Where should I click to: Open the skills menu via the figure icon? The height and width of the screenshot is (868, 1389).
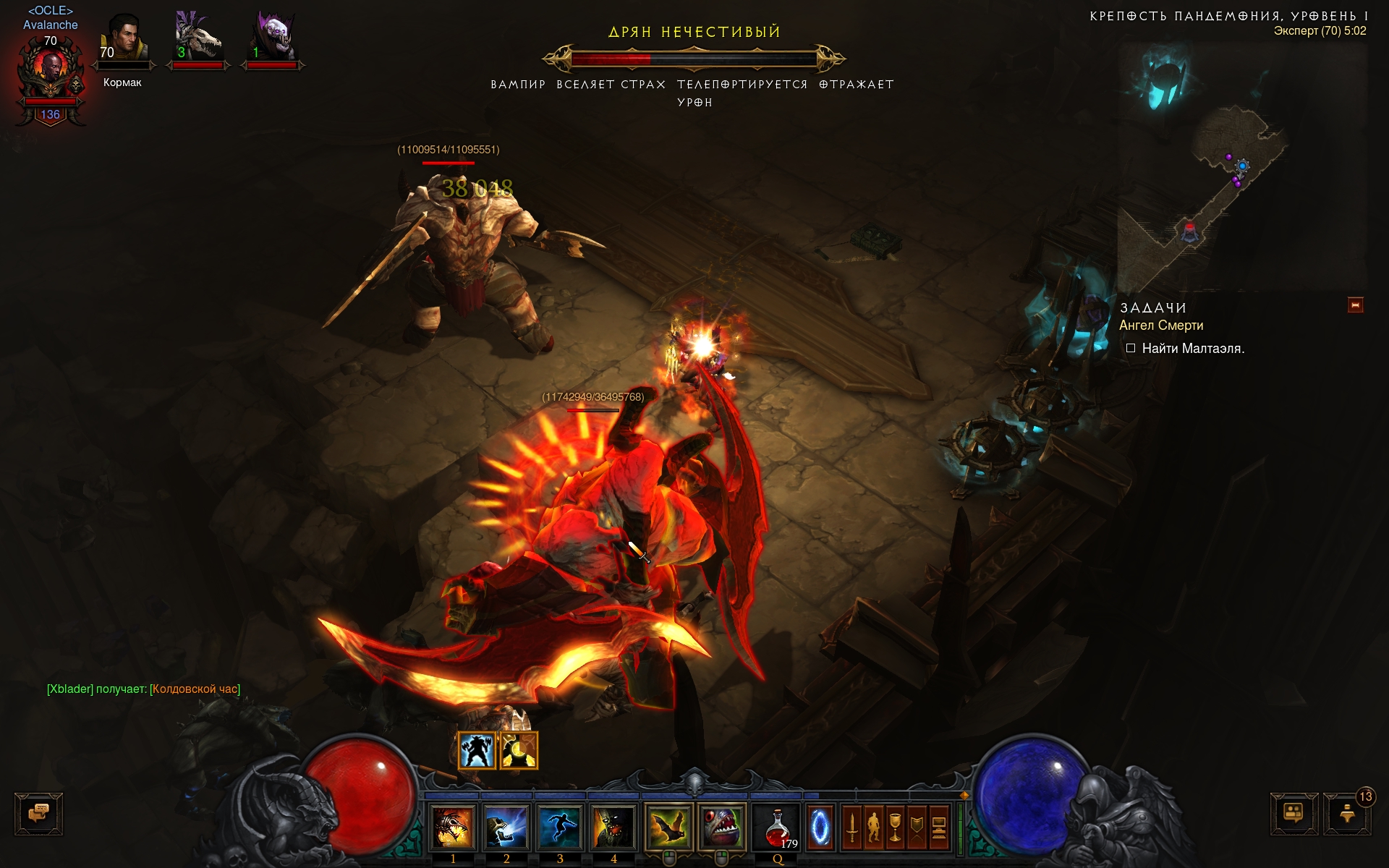(x=873, y=828)
